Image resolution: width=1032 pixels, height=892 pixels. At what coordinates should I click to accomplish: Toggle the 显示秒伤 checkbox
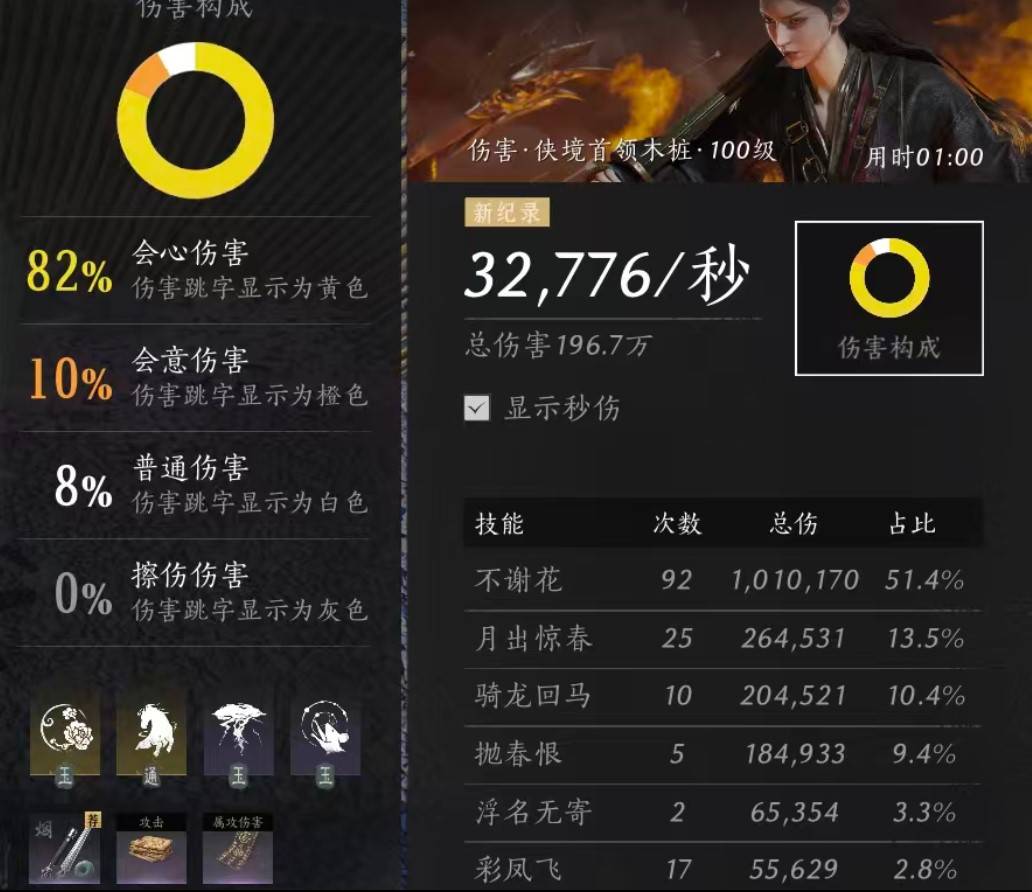pyautogui.click(x=478, y=408)
